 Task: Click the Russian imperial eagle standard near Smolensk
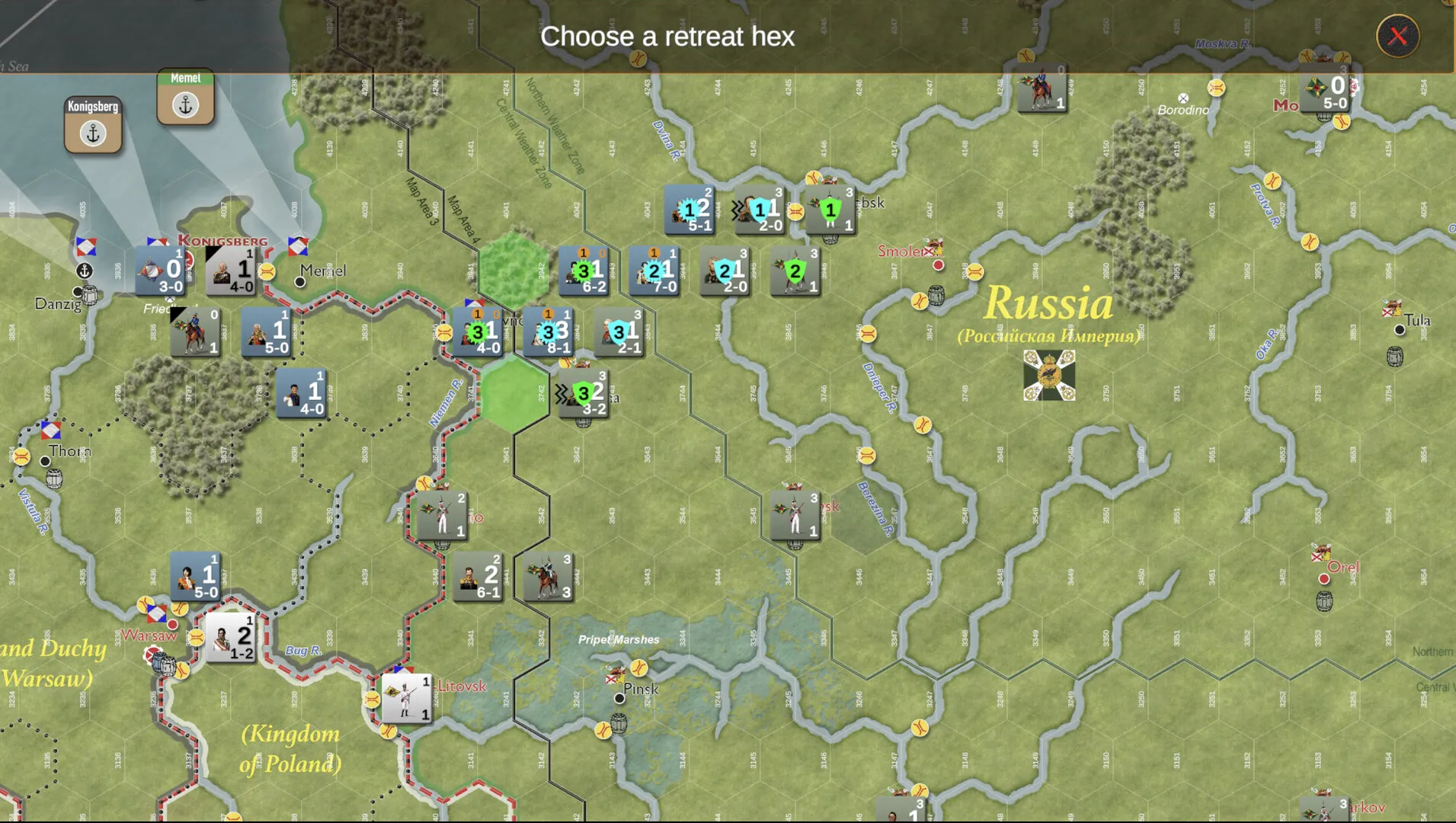pos(1048,377)
